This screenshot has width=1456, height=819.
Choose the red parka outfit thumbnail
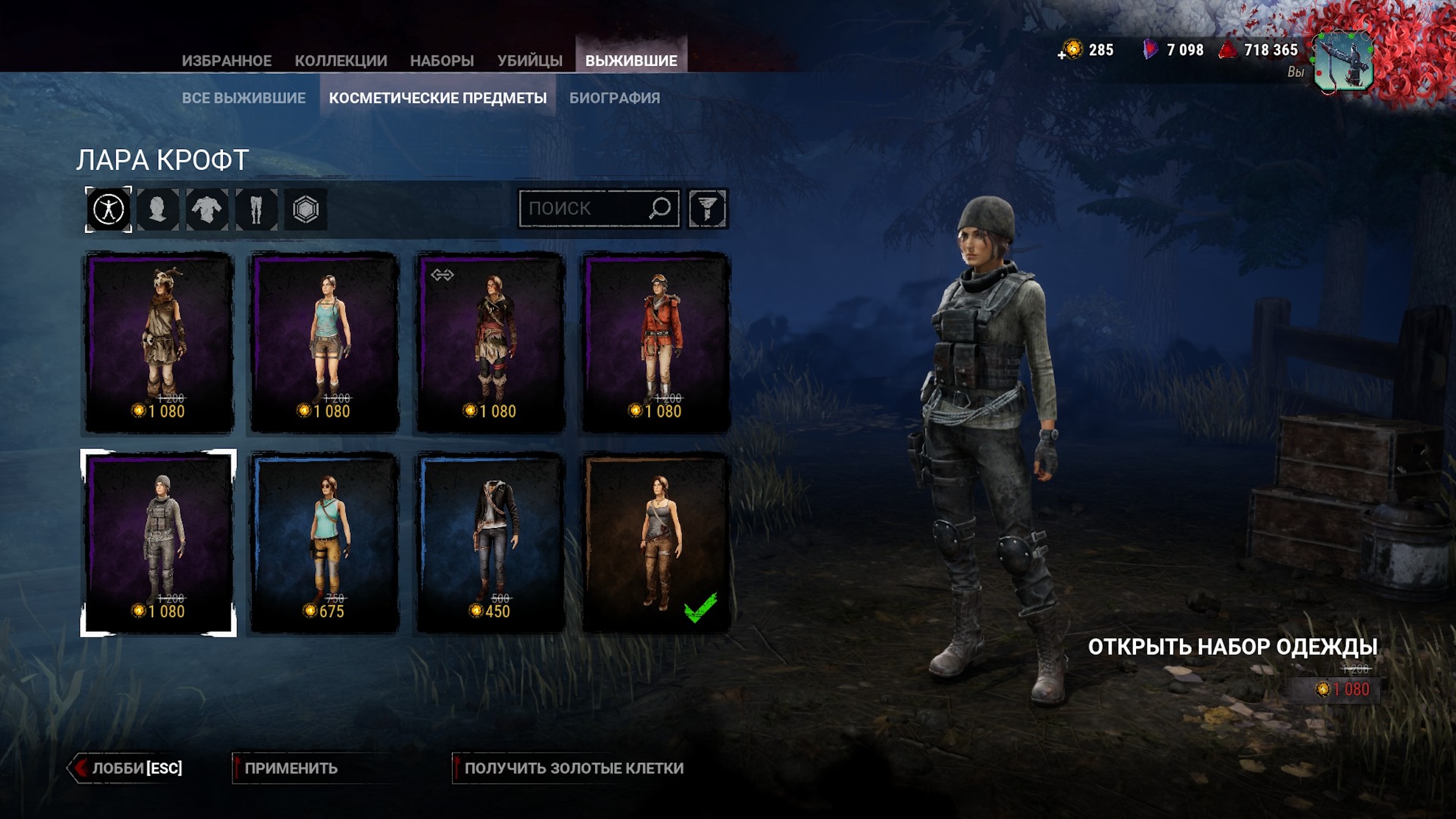pyautogui.click(x=656, y=342)
